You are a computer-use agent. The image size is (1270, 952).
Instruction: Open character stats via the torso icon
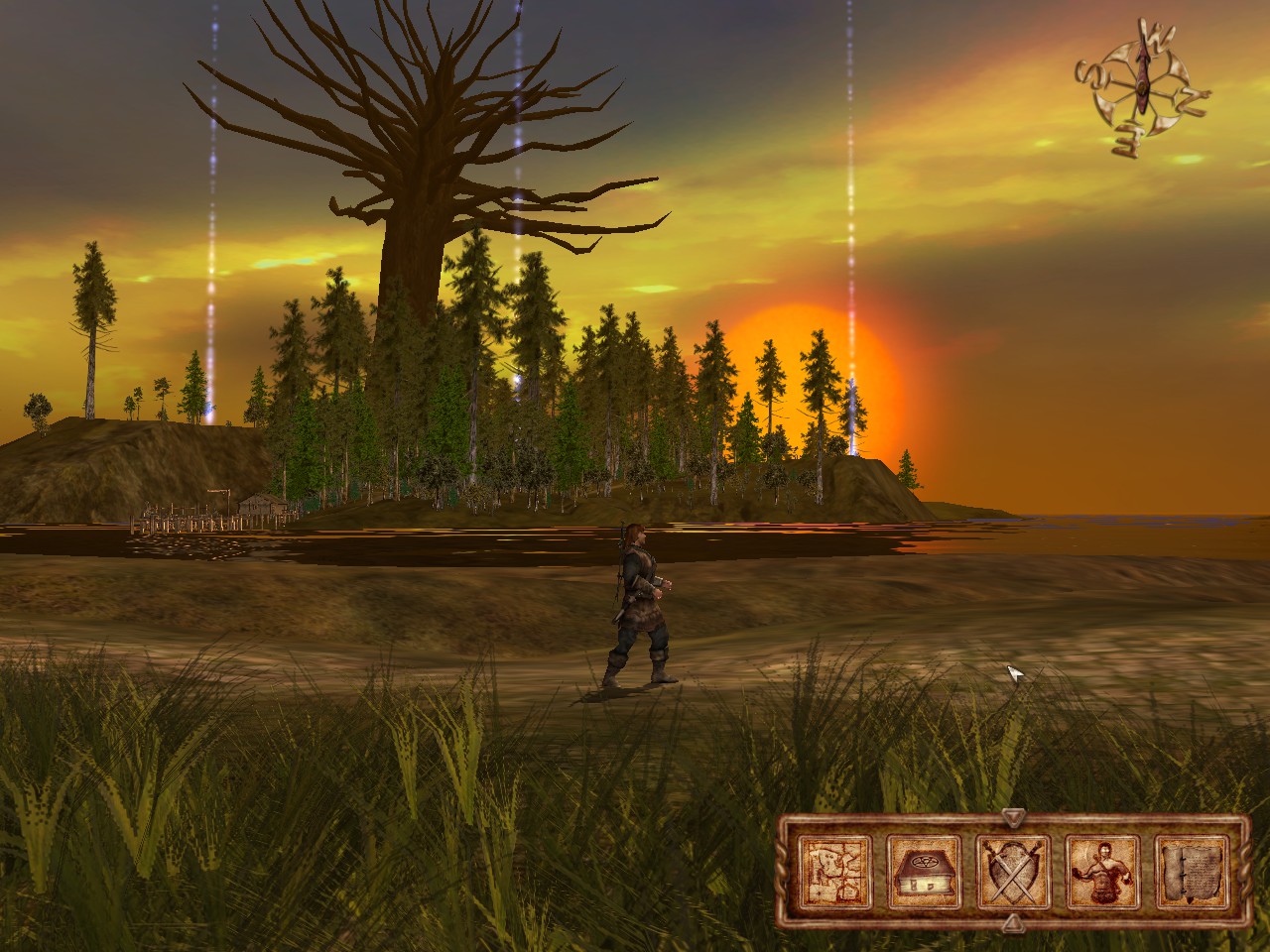coord(1101,871)
